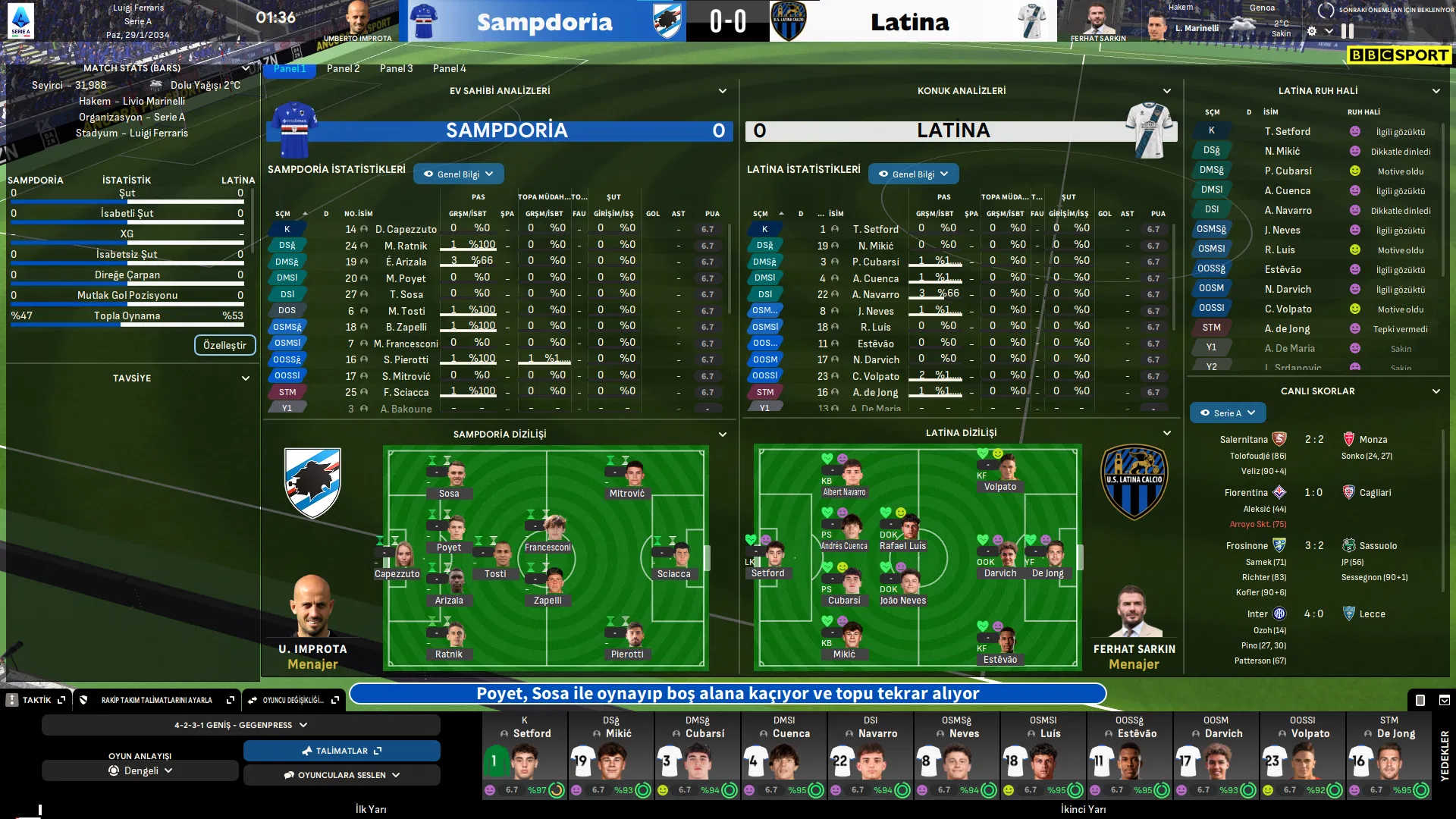Open the Oyuncu Değişikliği panel
Image resolution: width=1456 pixels, height=819 pixels.
click(x=293, y=700)
